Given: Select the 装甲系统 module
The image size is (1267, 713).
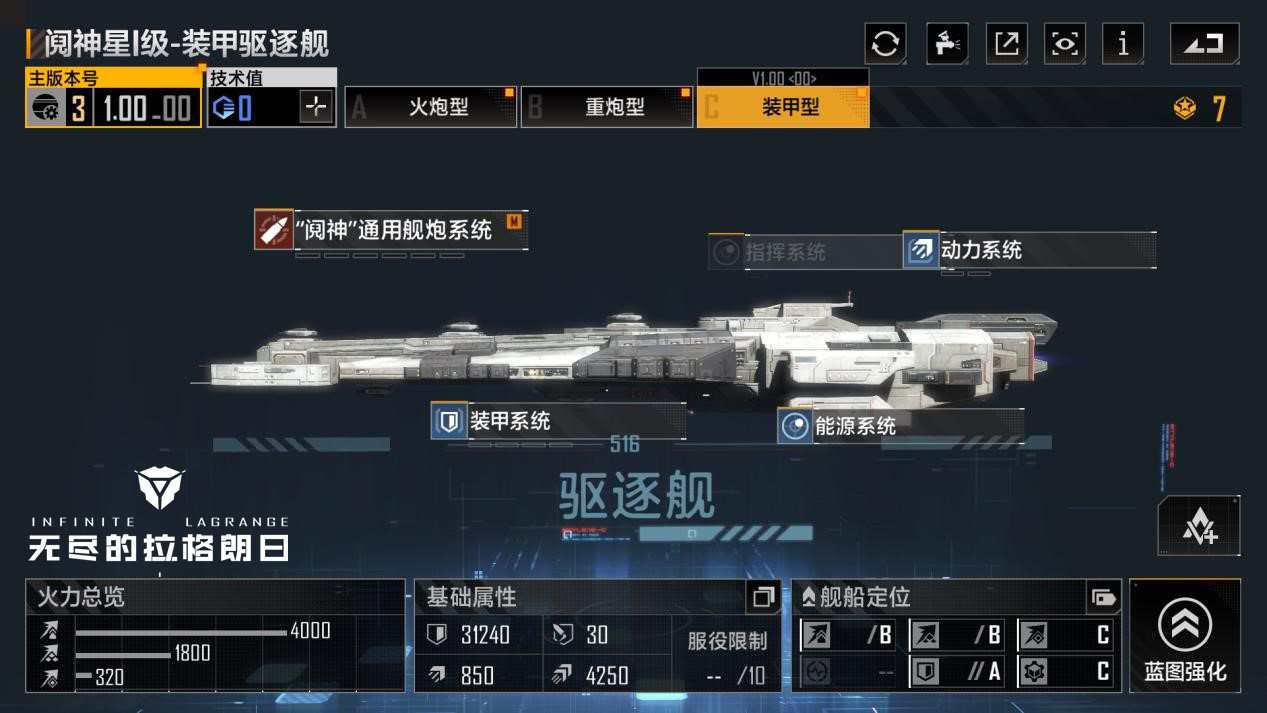Looking at the screenshot, I should click(x=510, y=421).
